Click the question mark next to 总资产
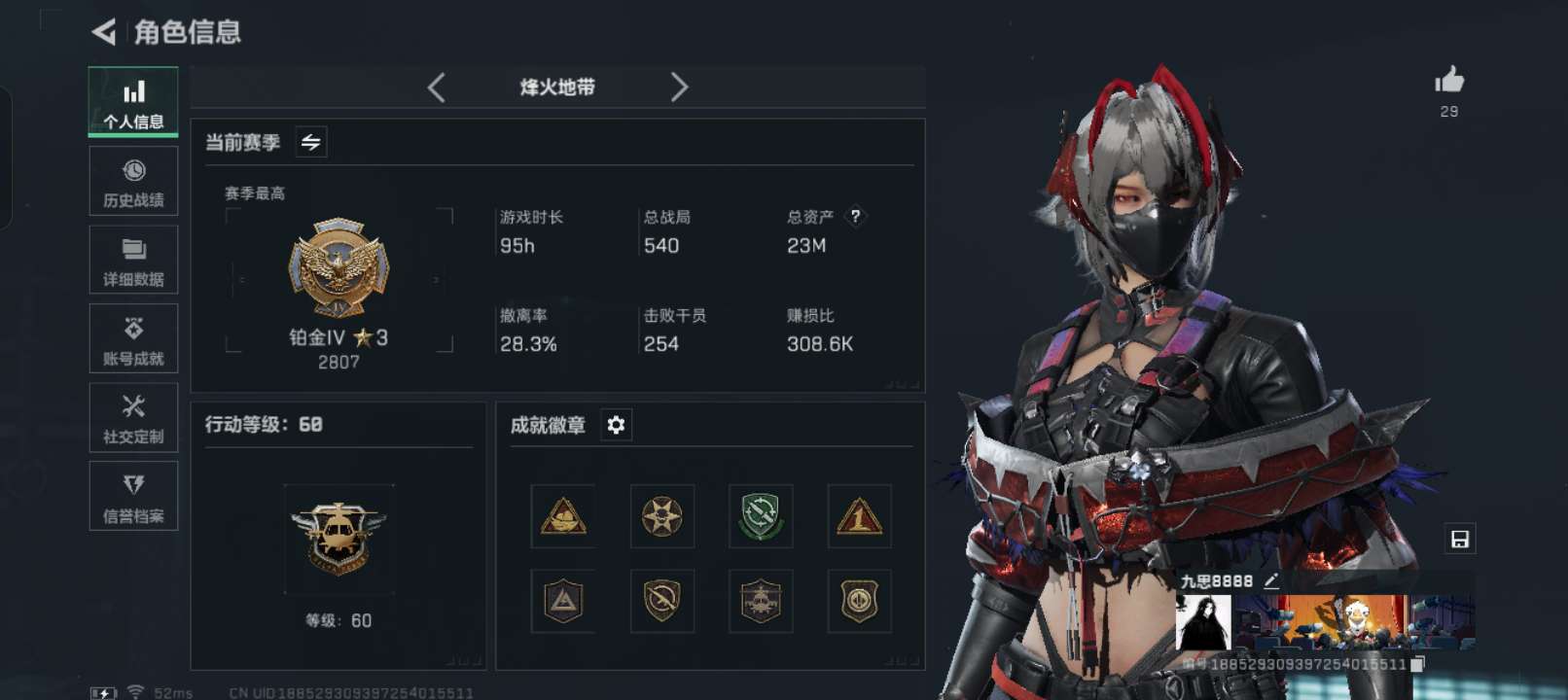 (855, 216)
